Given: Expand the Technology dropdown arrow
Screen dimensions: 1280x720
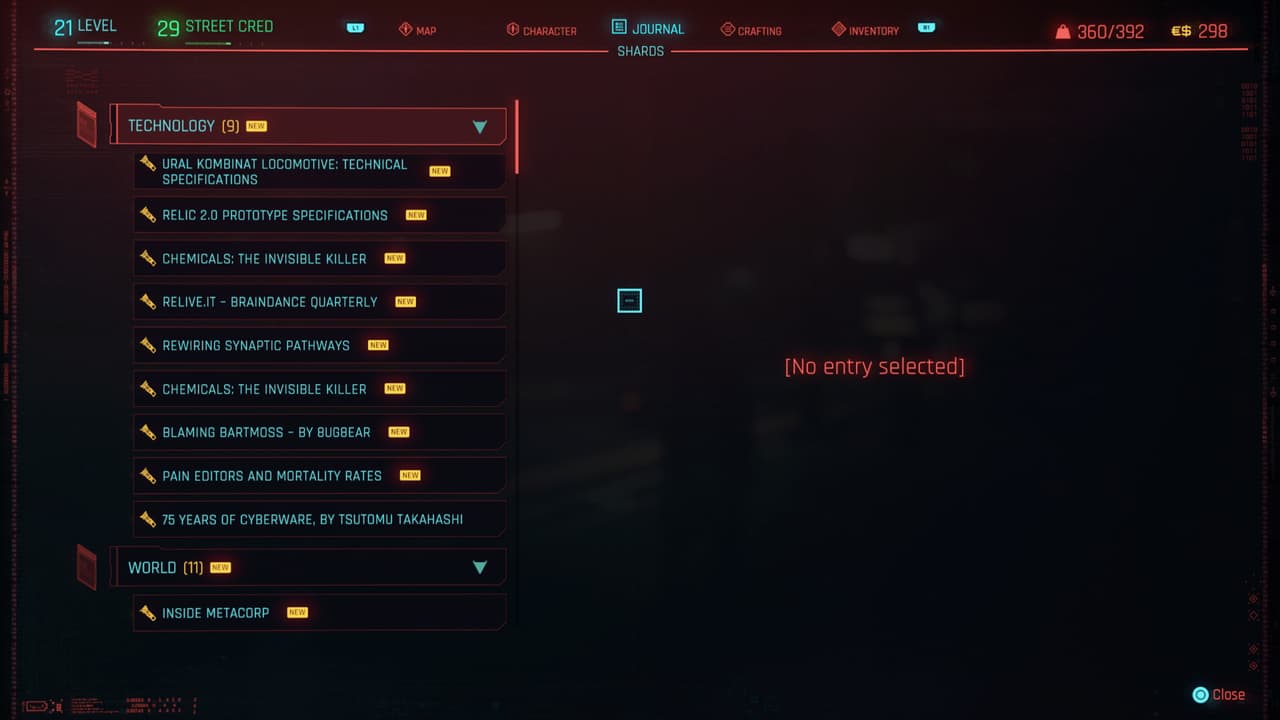Looking at the screenshot, I should click(x=480, y=126).
